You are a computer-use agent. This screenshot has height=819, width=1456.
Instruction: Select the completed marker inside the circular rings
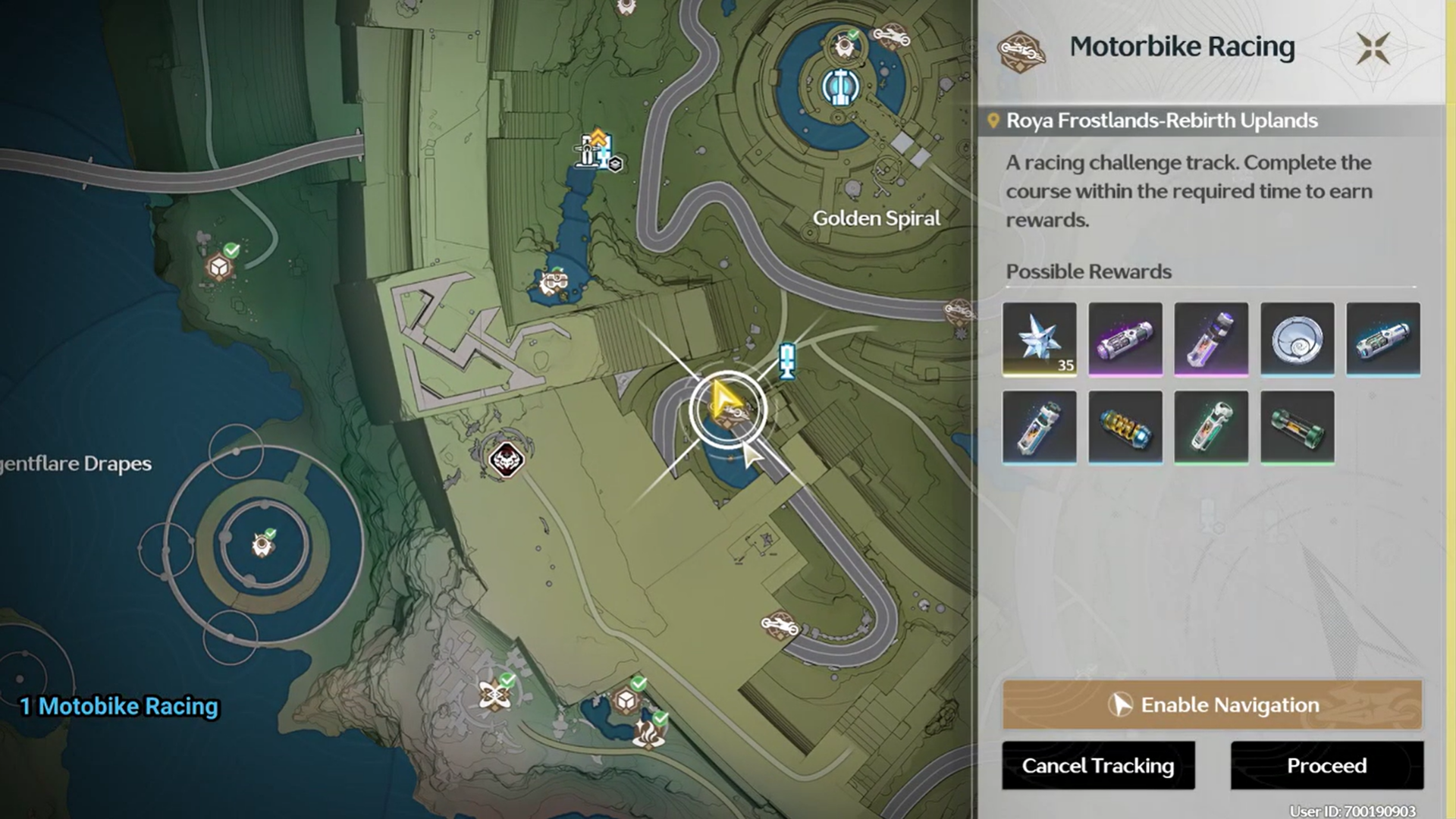[x=262, y=544]
